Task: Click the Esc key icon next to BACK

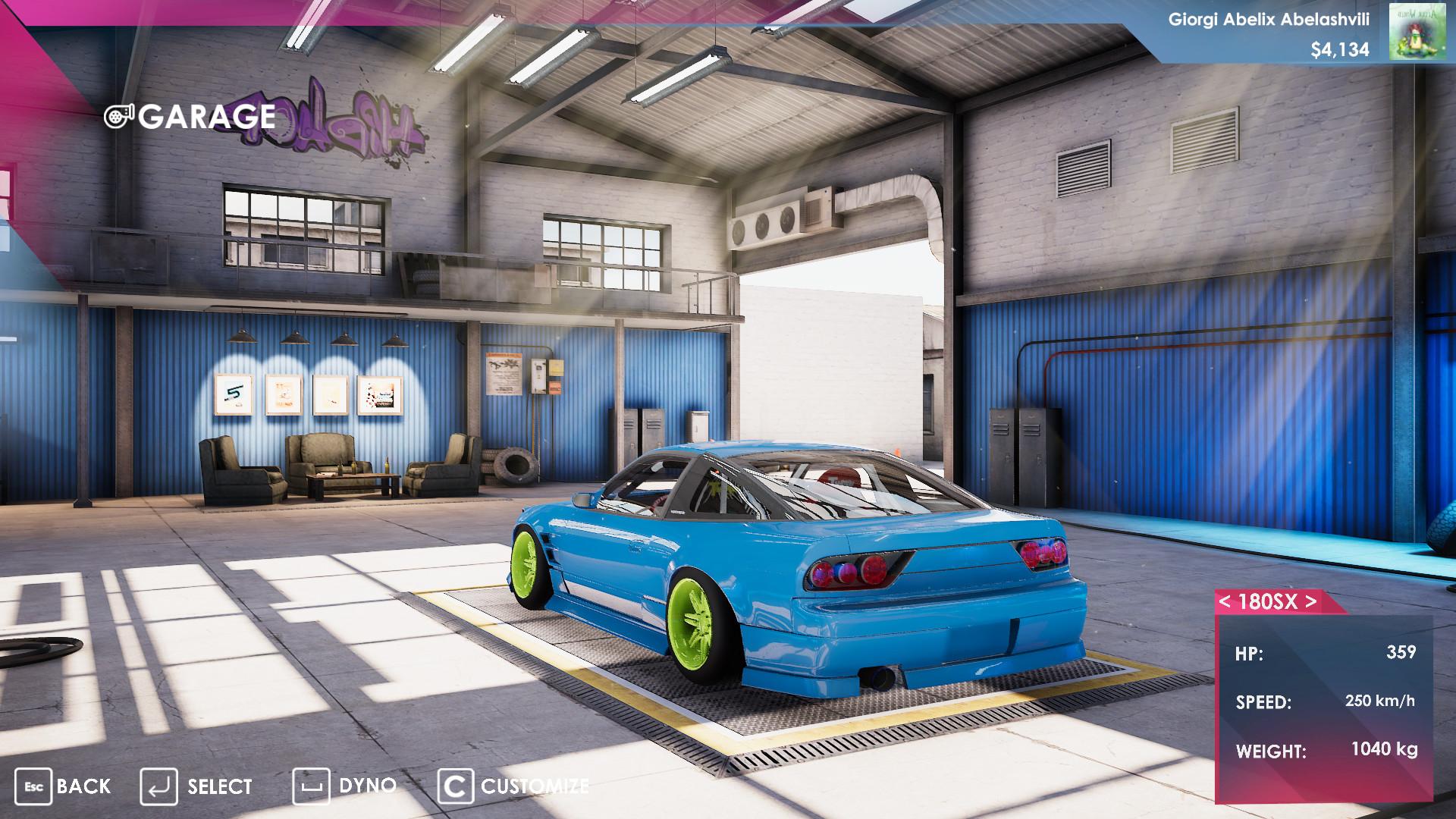Action: (34, 787)
